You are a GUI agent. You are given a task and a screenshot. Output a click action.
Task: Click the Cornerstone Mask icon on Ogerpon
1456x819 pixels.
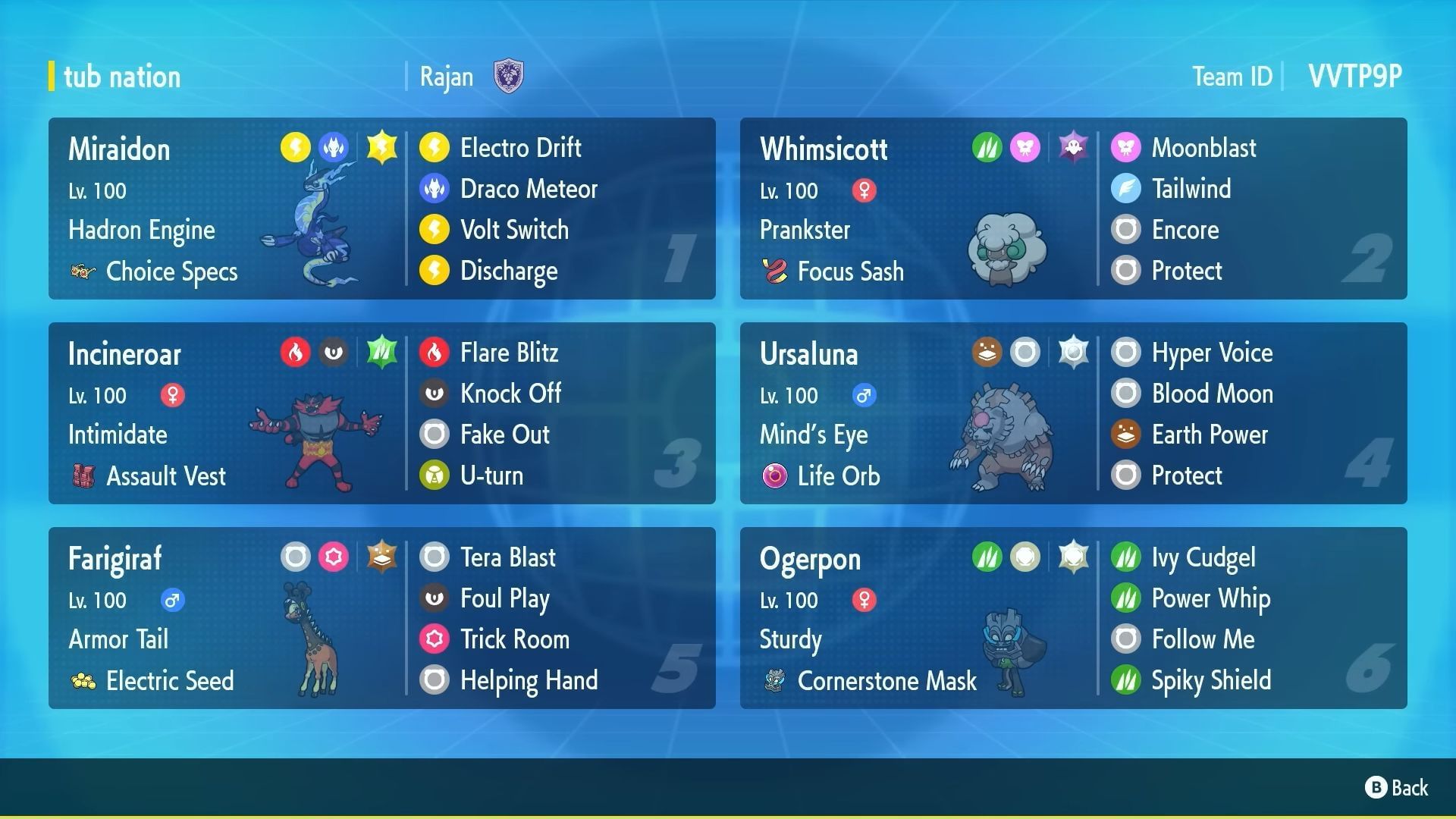(776, 680)
